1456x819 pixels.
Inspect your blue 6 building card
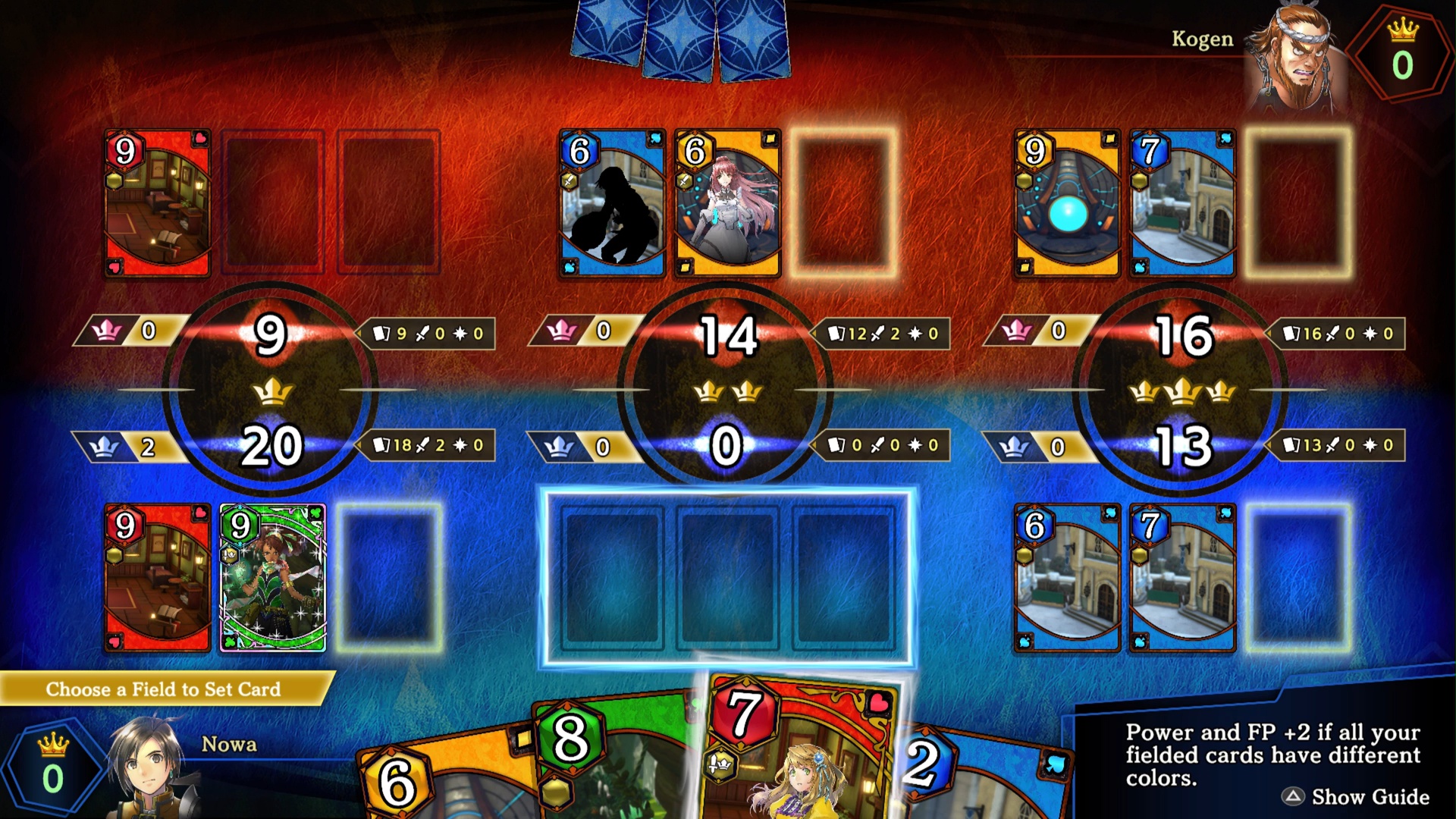tap(1066, 578)
